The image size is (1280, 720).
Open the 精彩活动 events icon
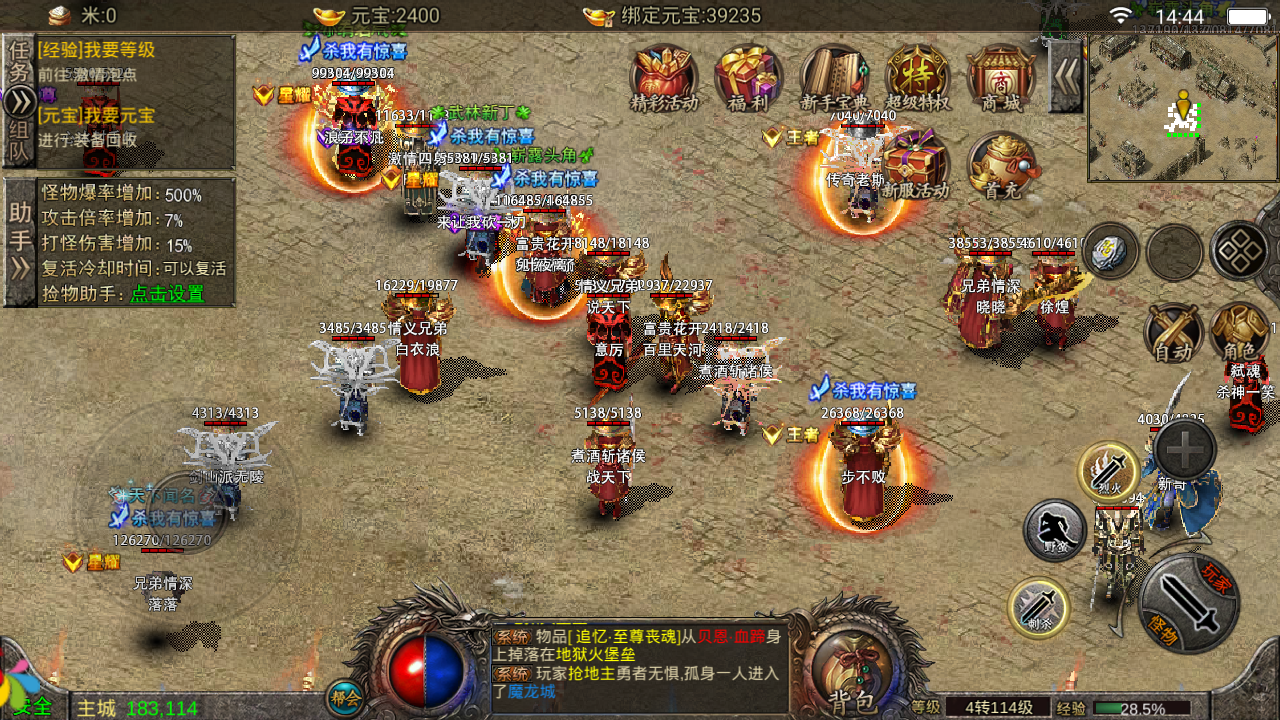click(x=664, y=76)
